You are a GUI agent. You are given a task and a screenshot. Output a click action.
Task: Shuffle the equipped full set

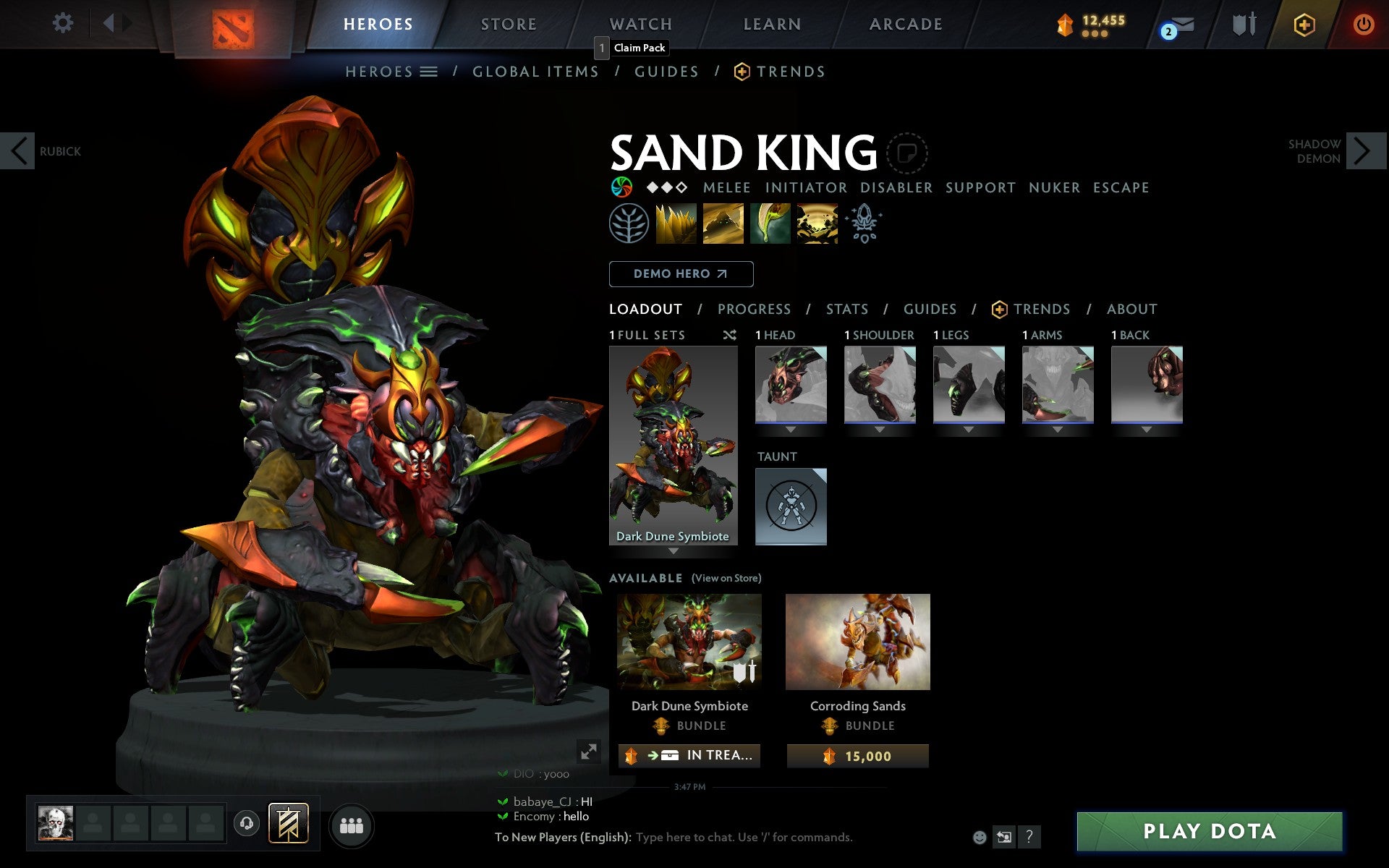point(729,335)
